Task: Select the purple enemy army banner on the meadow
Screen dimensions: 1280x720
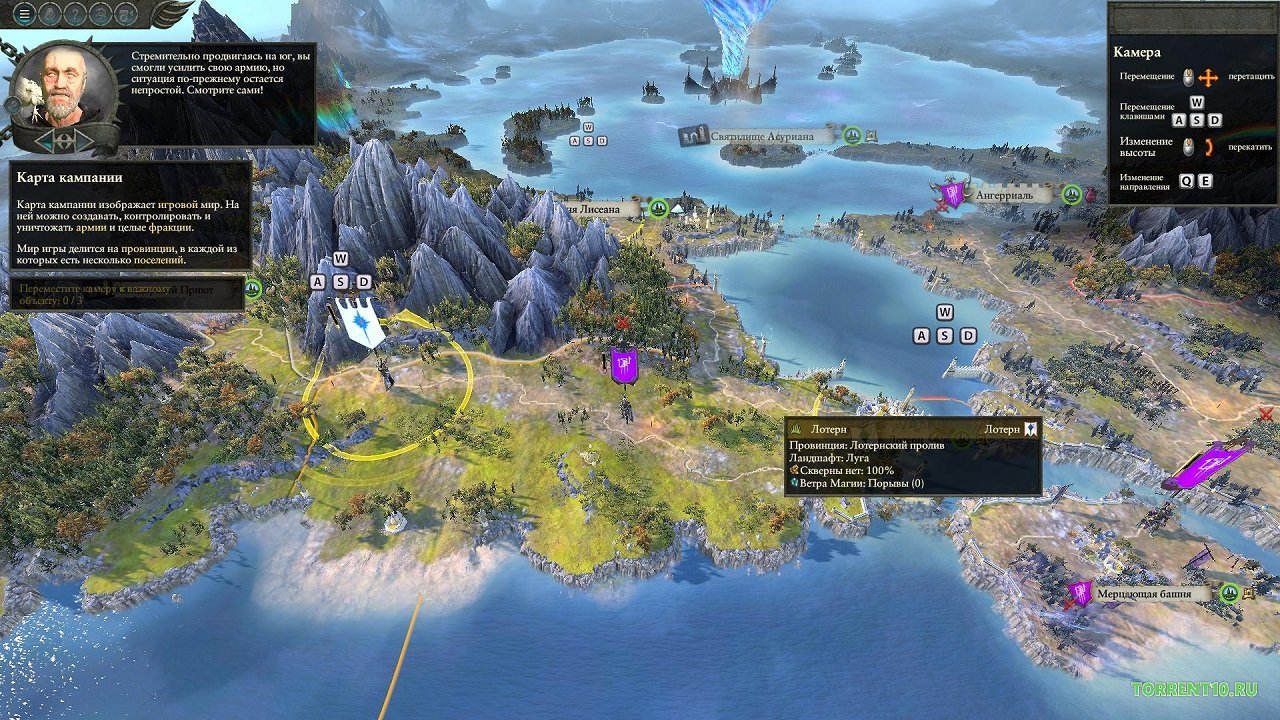Action: pos(625,366)
